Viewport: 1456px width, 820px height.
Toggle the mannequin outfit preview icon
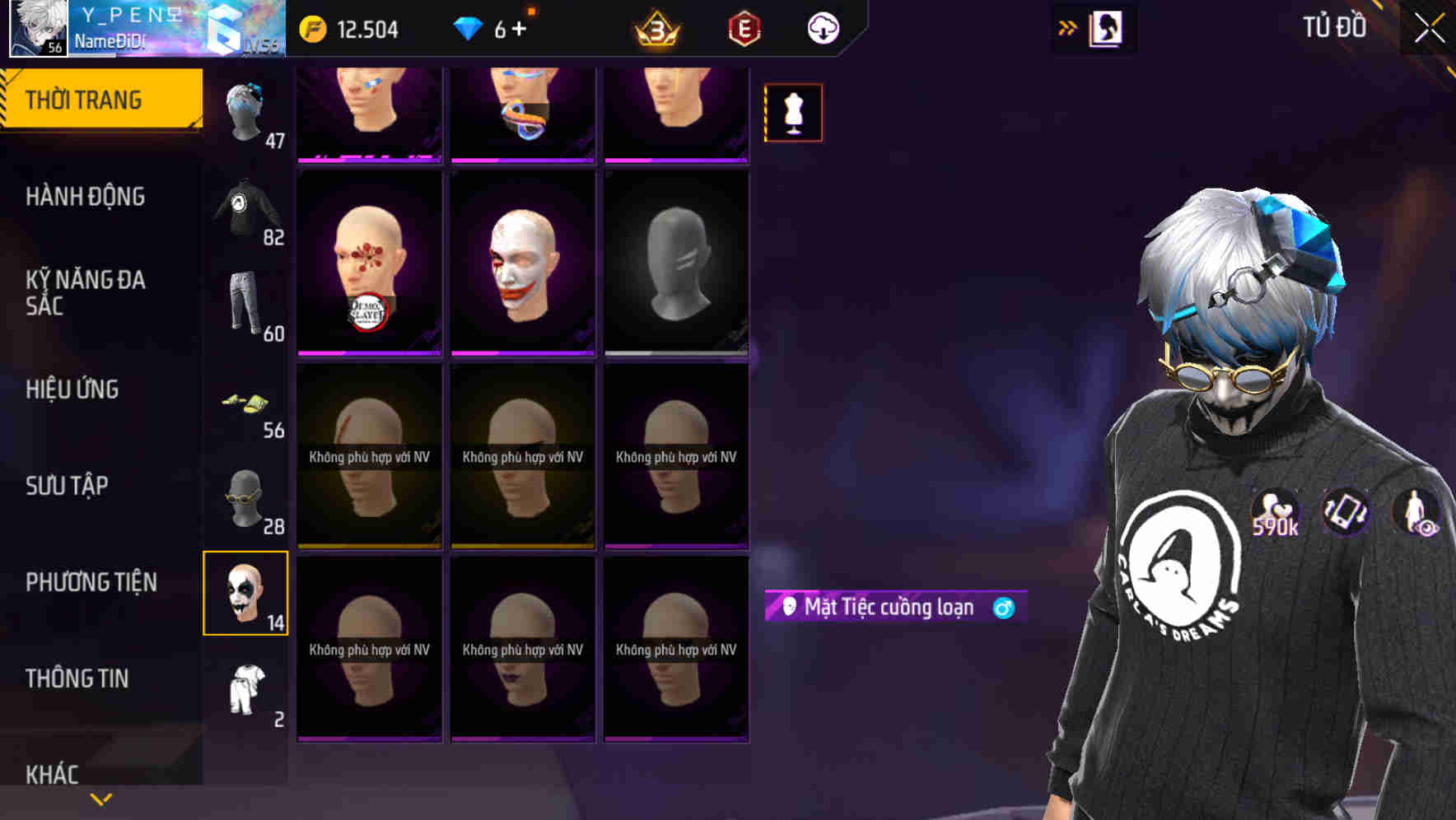[793, 113]
